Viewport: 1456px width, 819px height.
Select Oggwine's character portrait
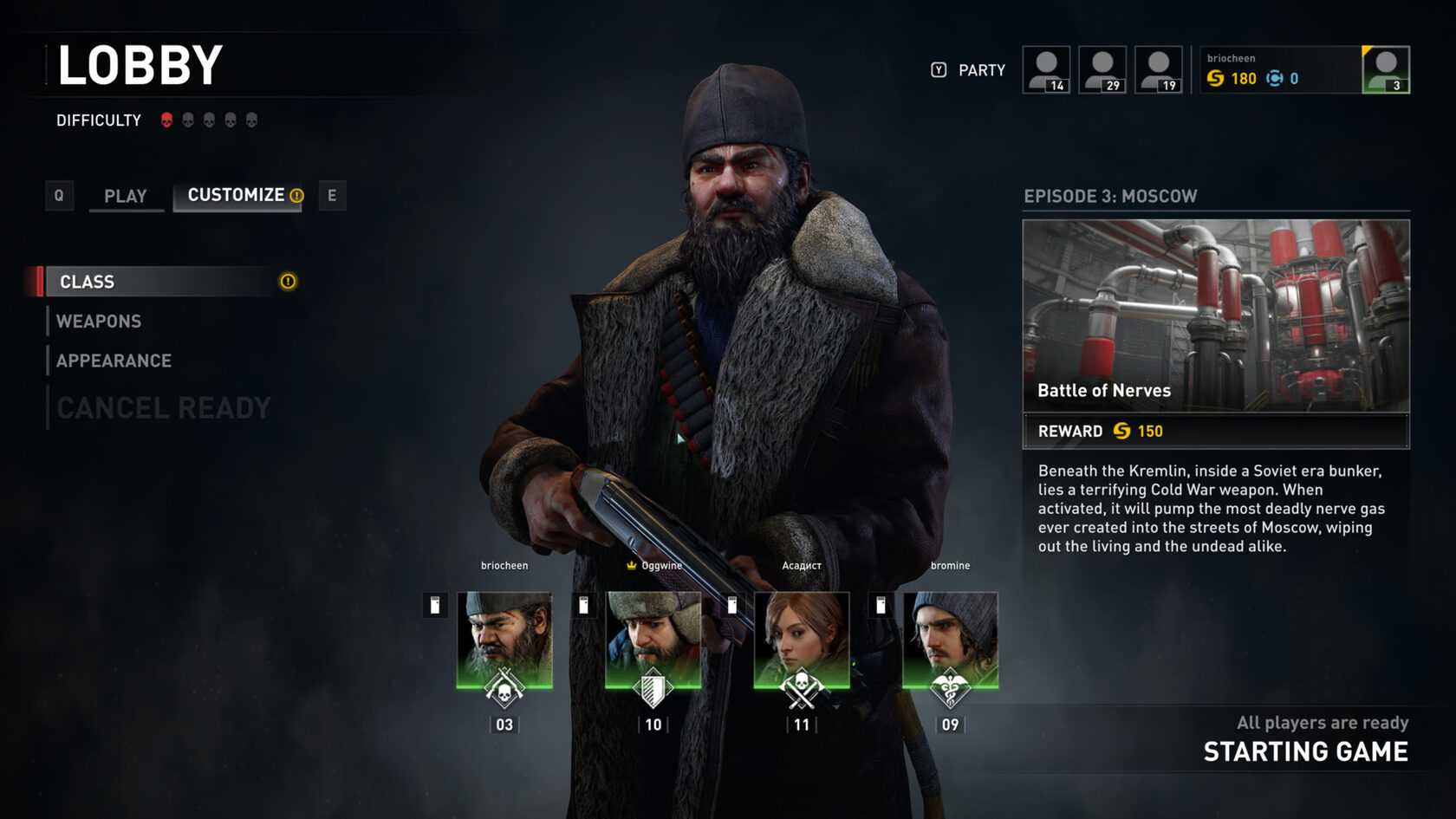point(653,640)
